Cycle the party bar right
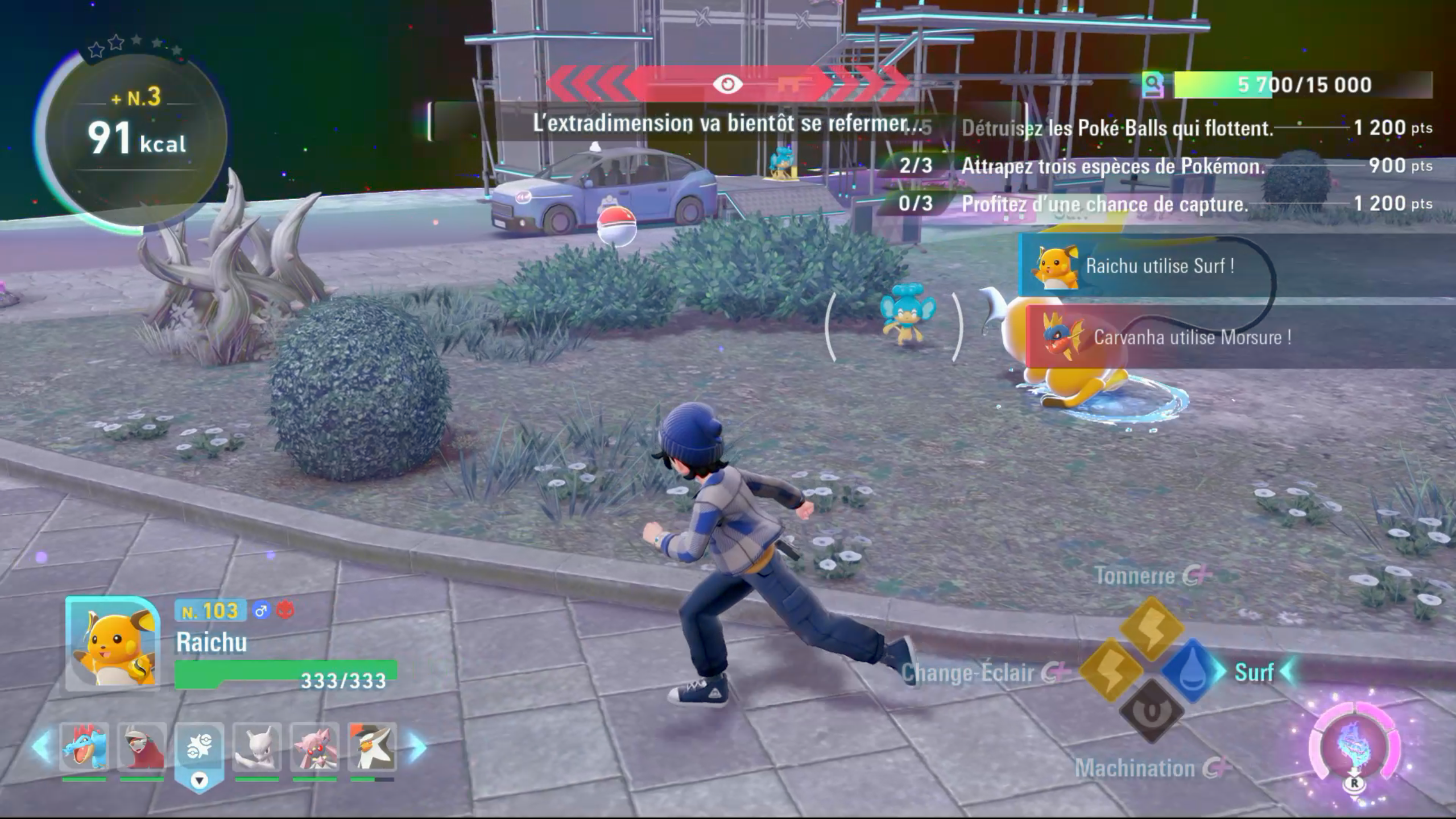Image resolution: width=1456 pixels, height=819 pixels. 417,746
